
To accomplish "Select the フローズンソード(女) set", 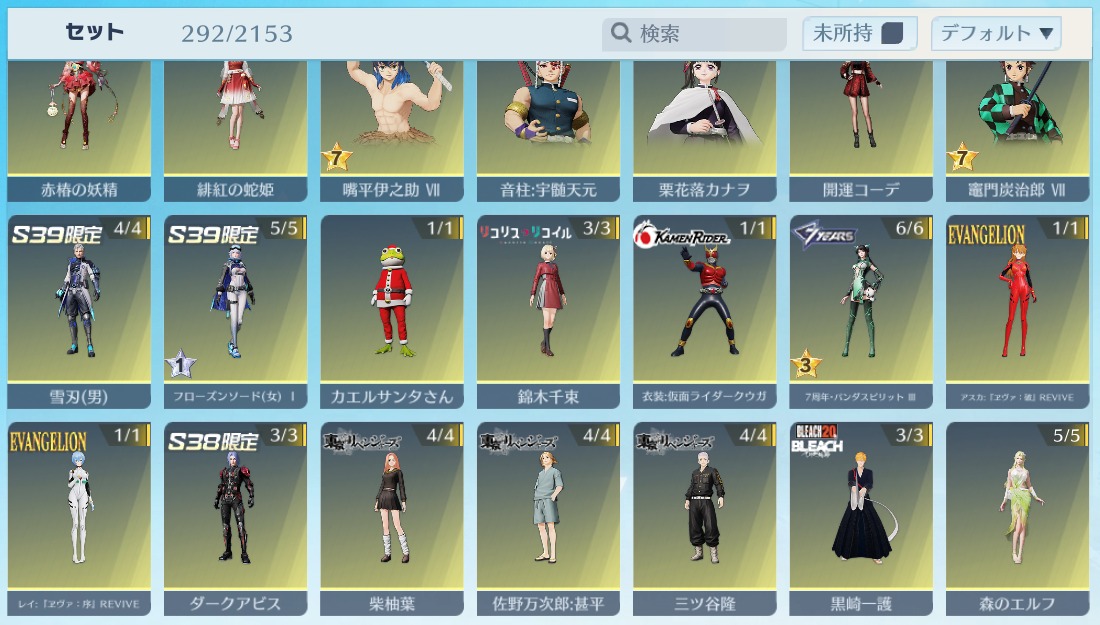I will [235, 310].
